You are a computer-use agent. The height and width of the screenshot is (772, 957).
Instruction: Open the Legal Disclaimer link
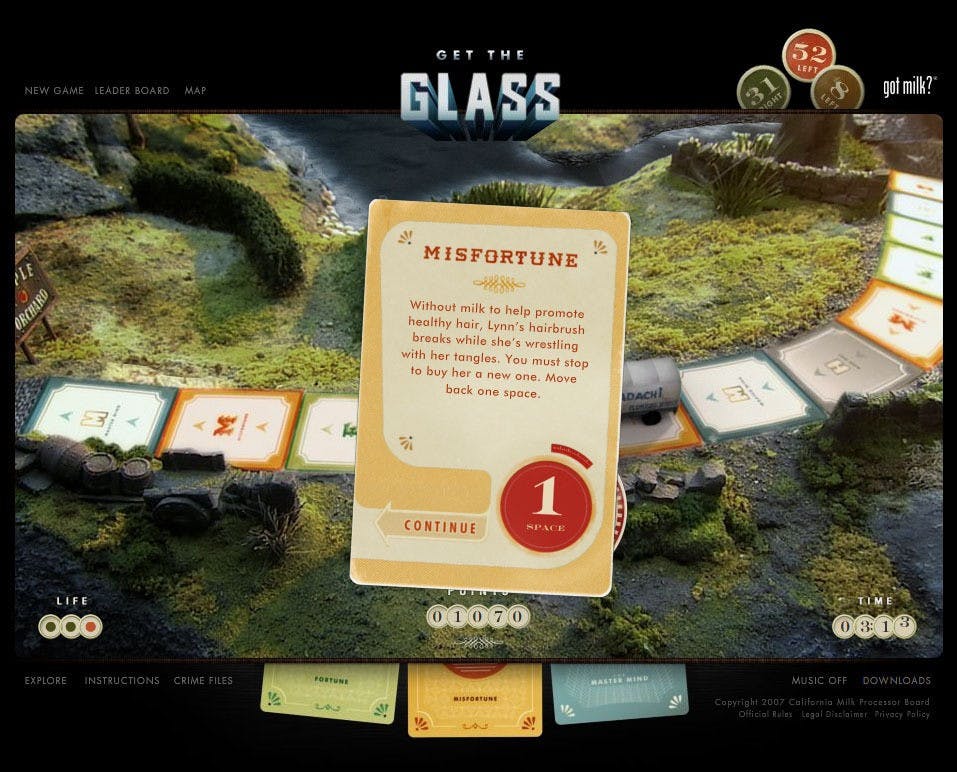pyautogui.click(x=833, y=715)
